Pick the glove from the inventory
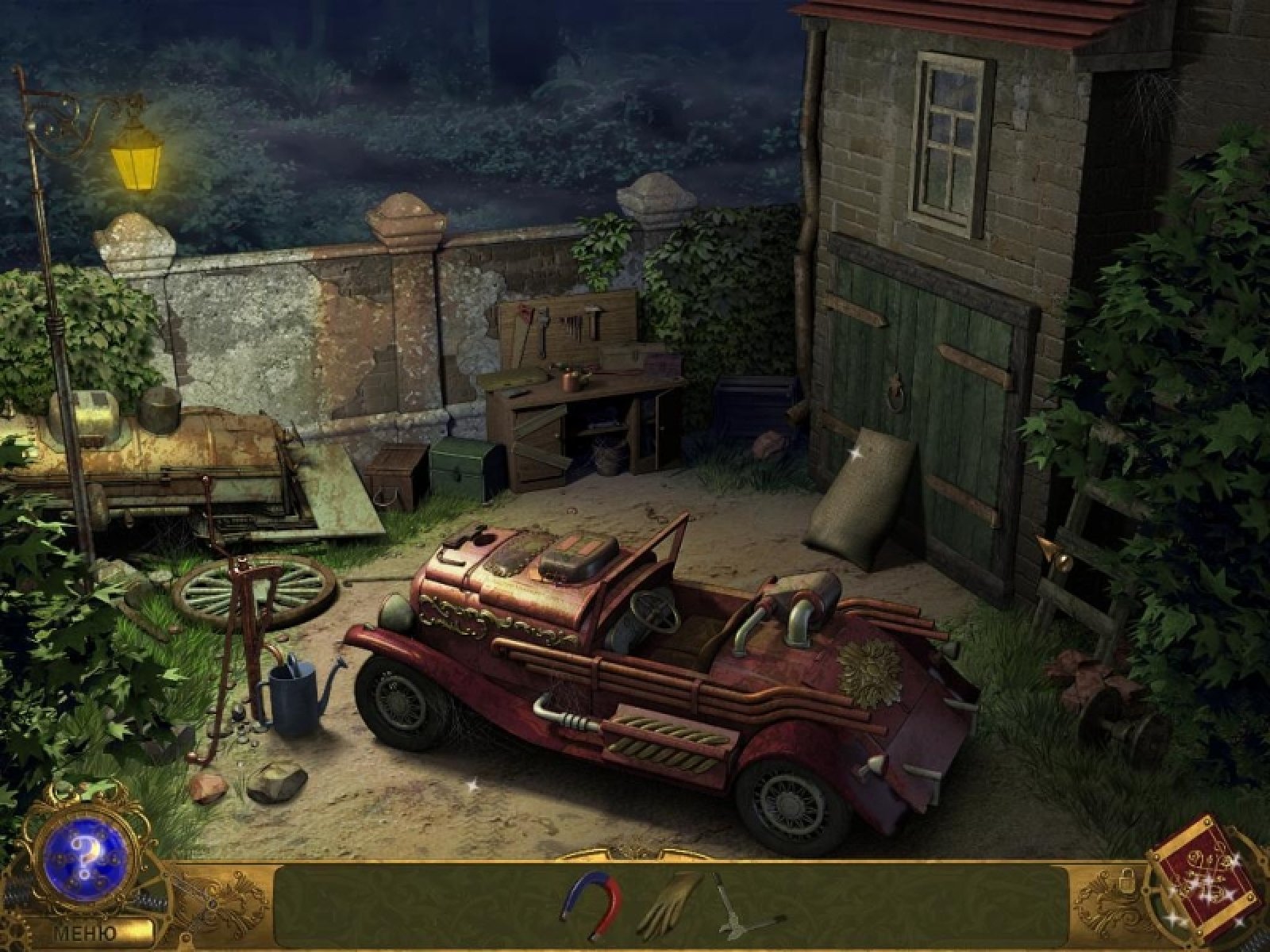This screenshot has width=1270, height=952. coord(671,904)
